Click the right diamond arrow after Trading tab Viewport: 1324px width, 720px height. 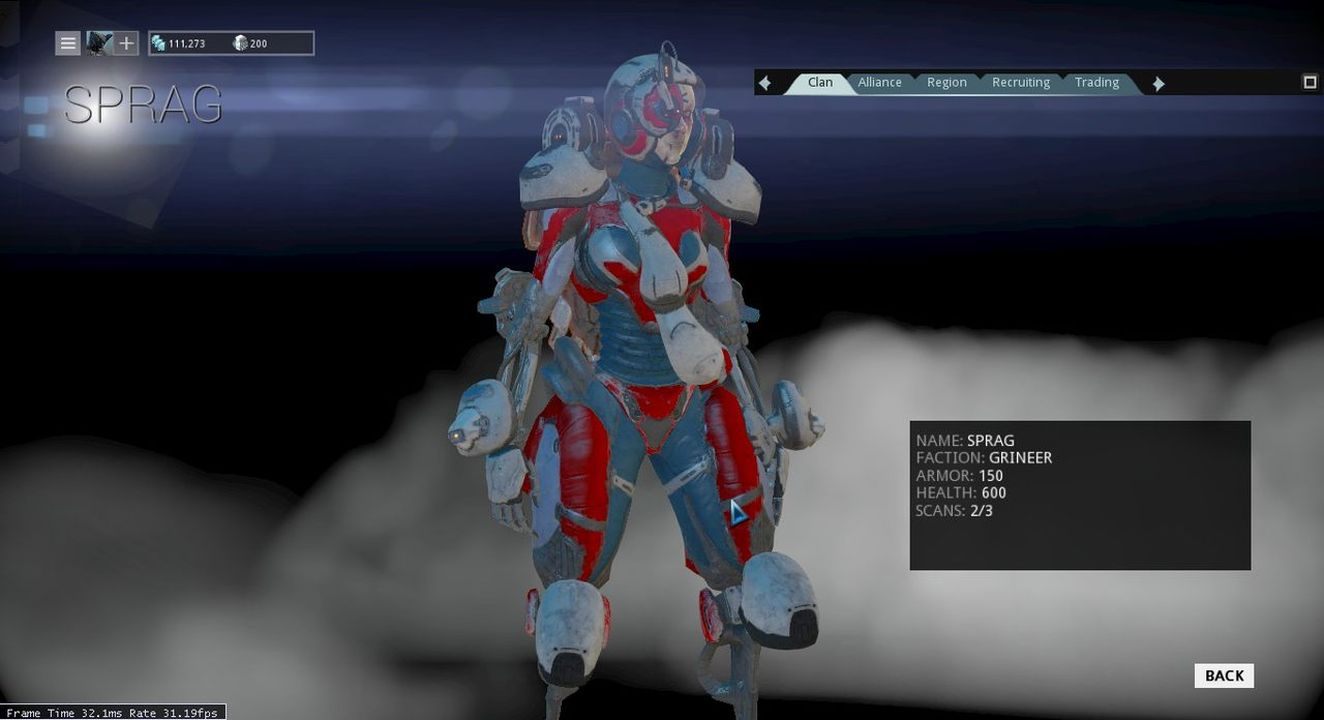[1157, 82]
